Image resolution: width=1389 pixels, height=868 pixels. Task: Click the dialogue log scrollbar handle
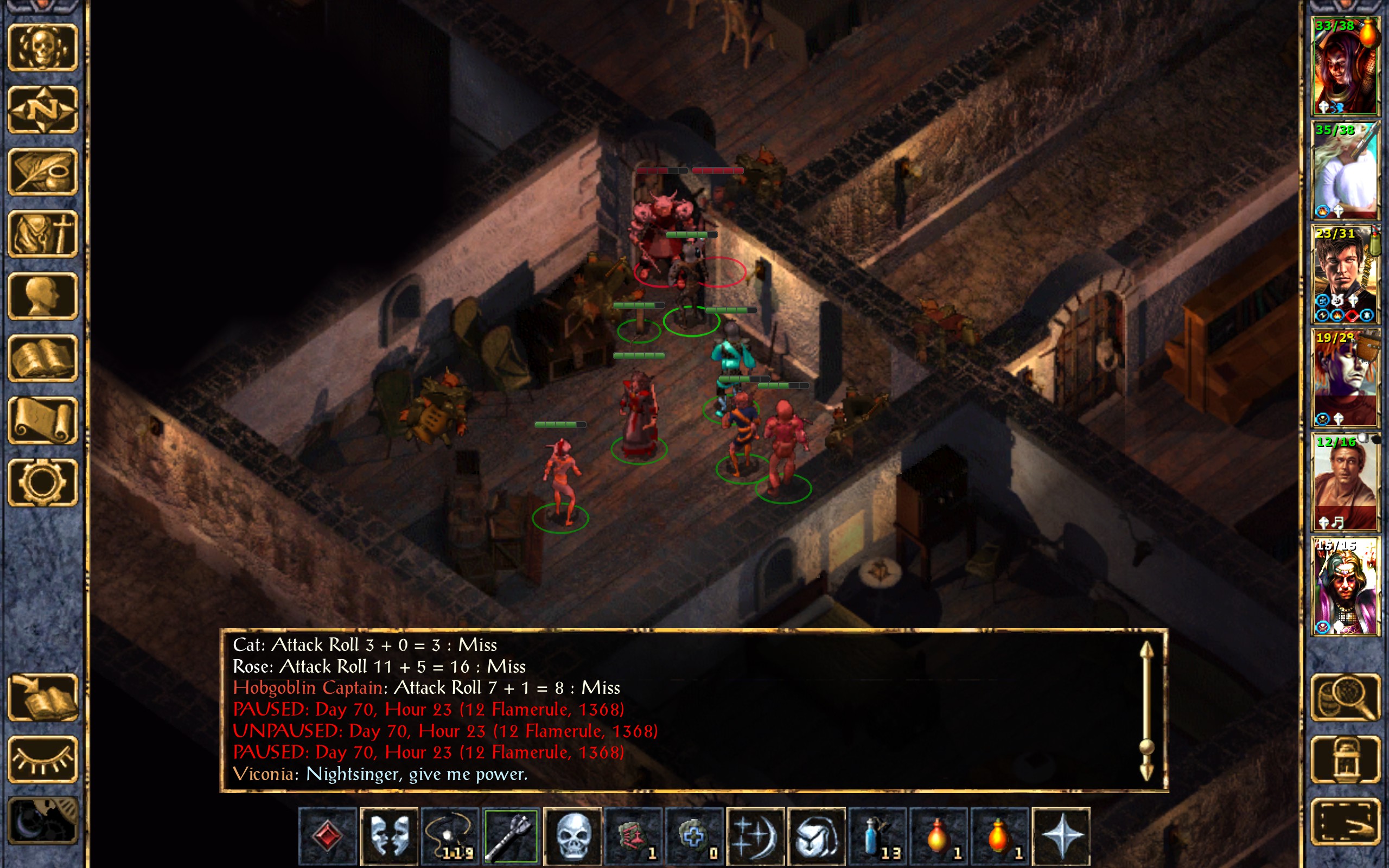point(1146,746)
